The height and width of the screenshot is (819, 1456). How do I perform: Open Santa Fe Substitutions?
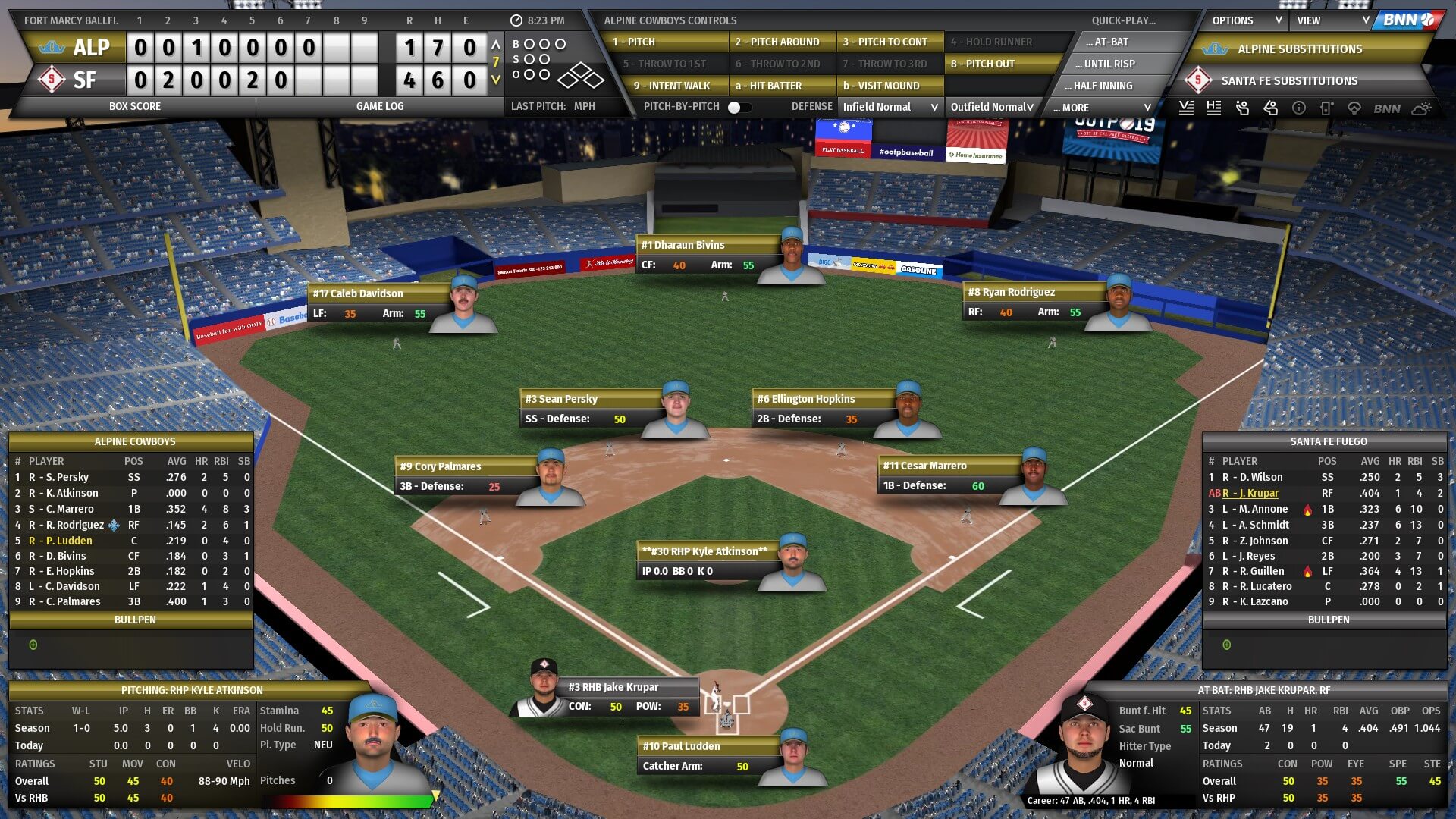point(1289,81)
